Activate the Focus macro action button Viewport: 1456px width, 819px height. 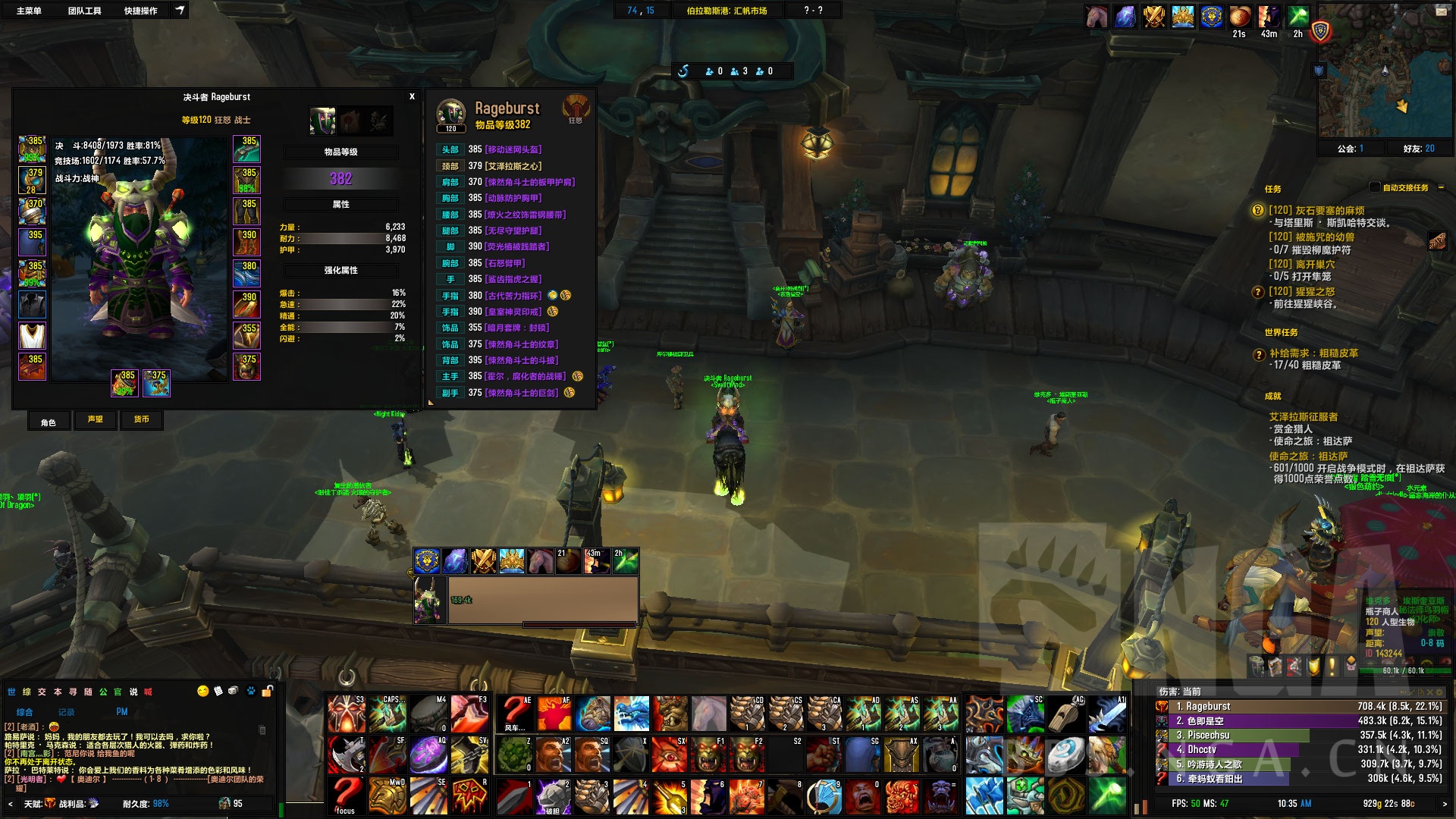click(346, 796)
